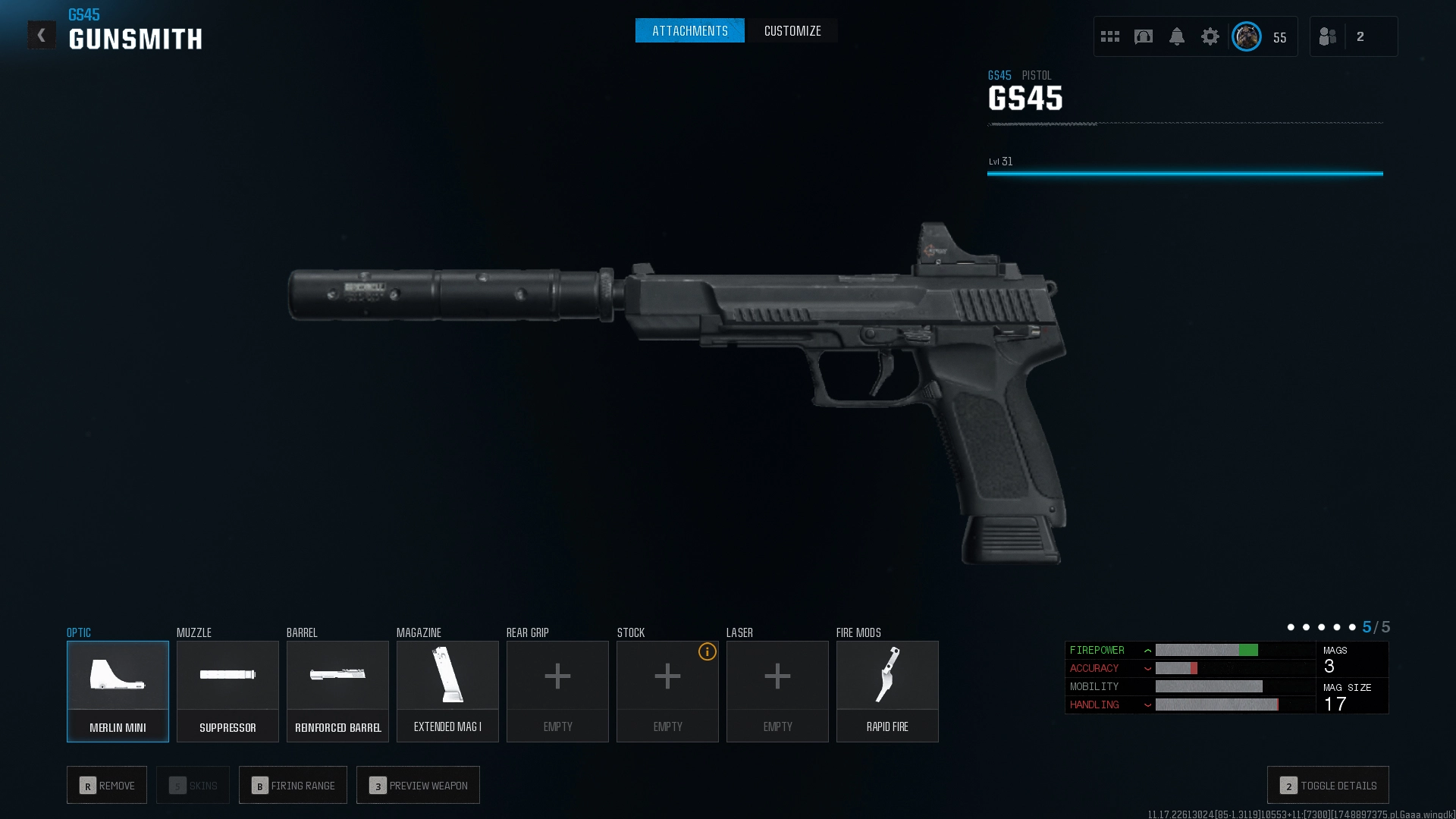The width and height of the screenshot is (1456, 819).
Task: Select the Extended Mag I slot
Action: pos(447,691)
